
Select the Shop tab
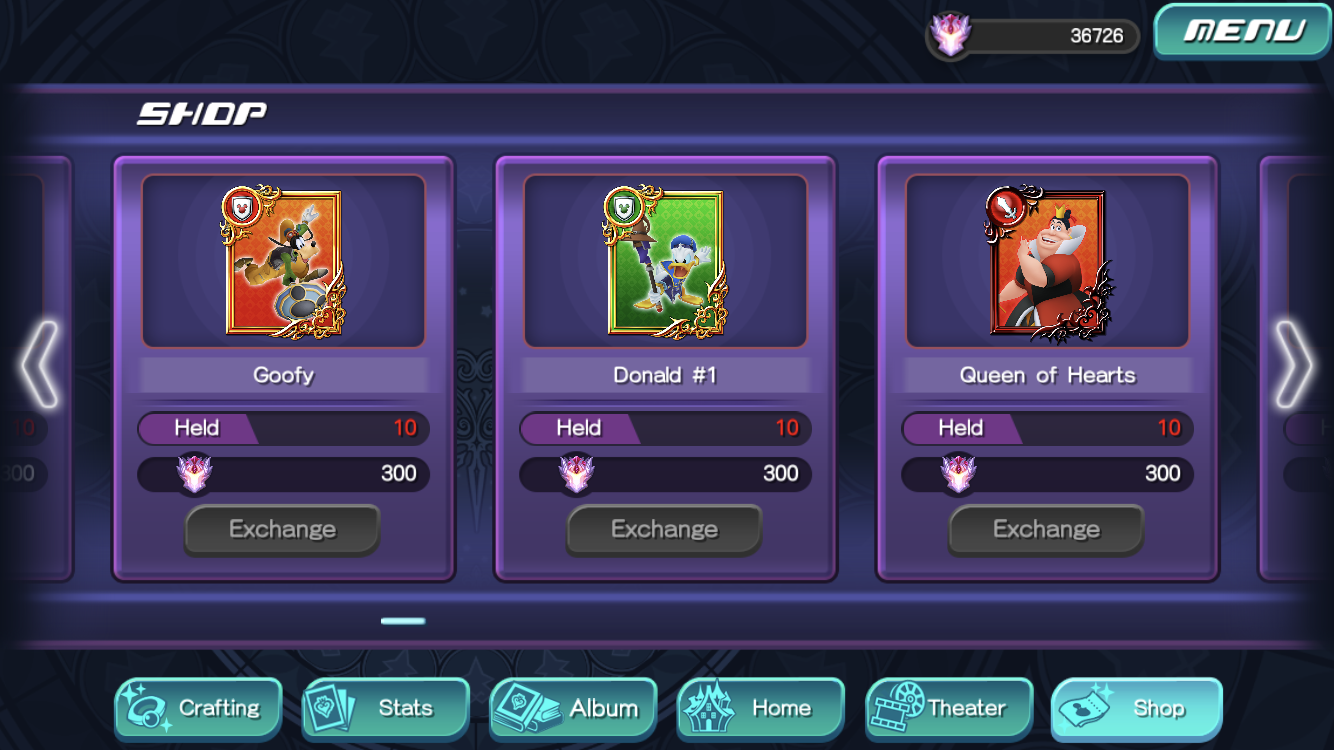1137,708
